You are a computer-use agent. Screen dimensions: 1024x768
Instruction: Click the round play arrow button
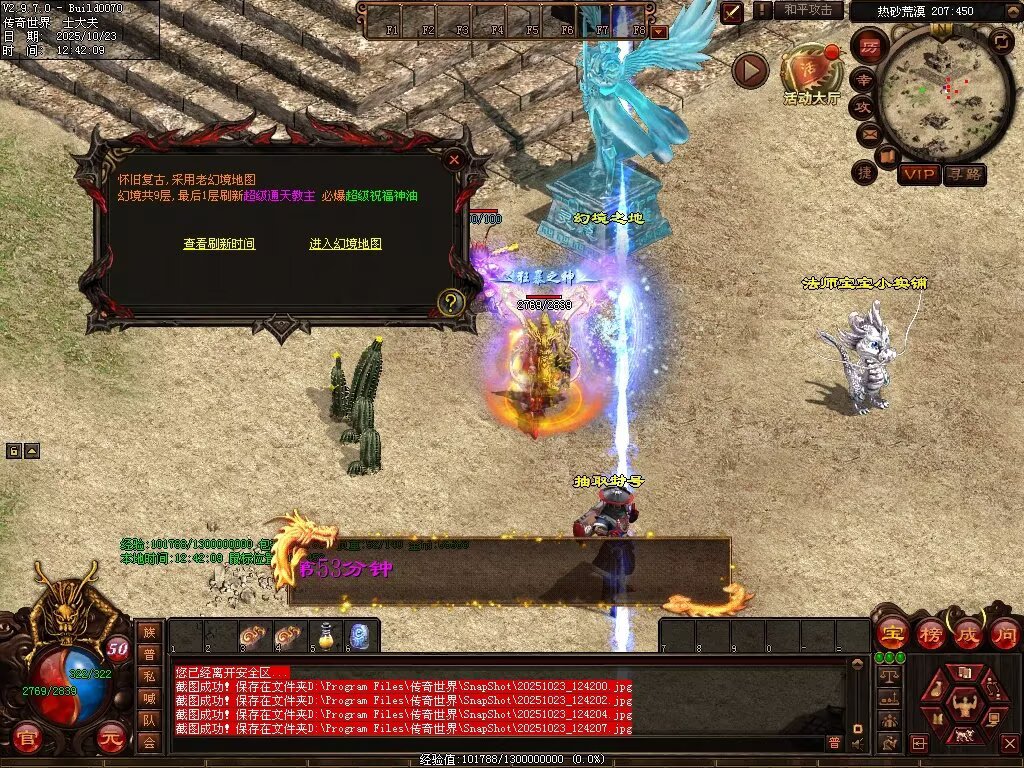coord(750,70)
